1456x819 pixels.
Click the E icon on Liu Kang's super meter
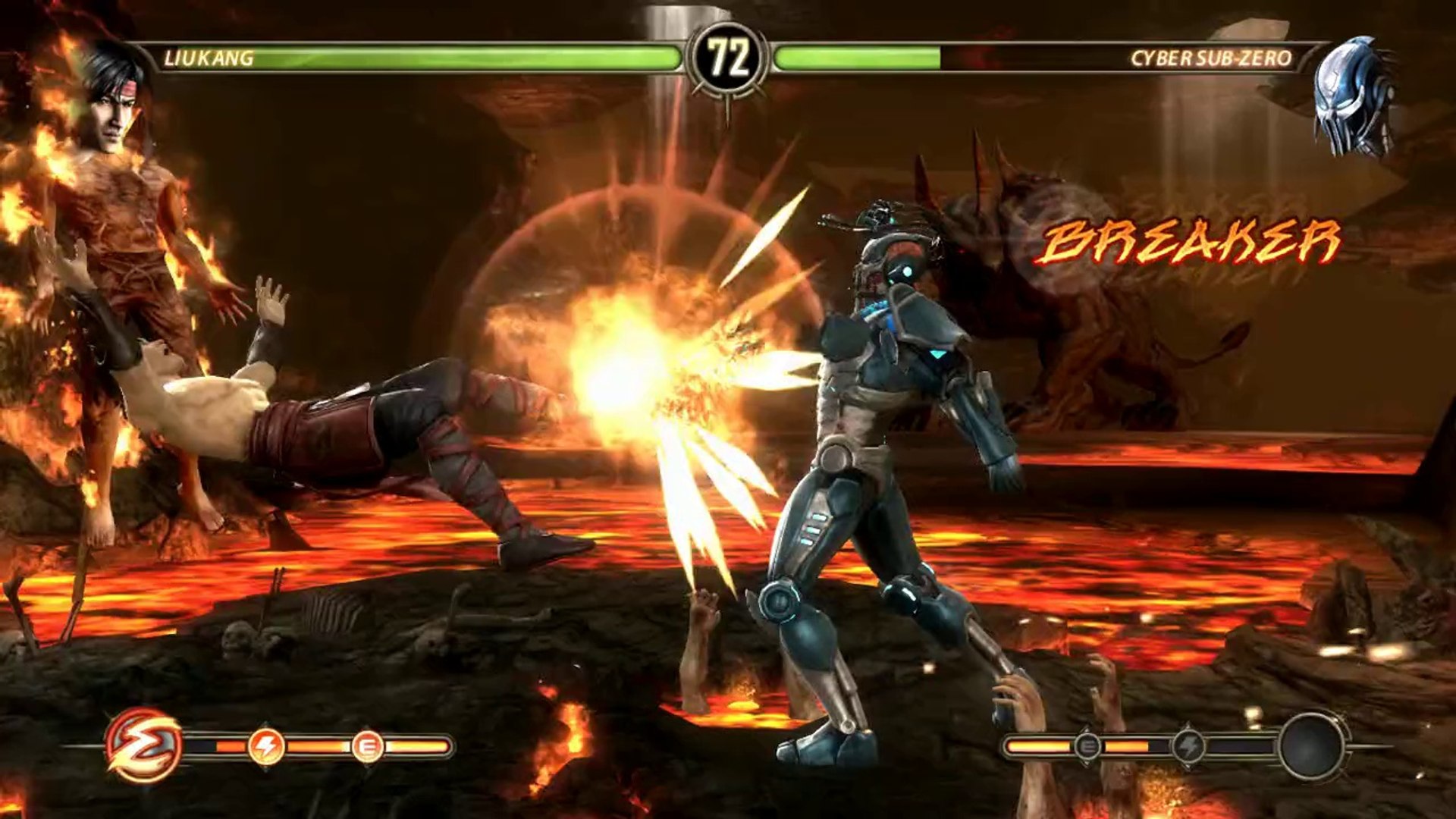(x=368, y=747)
